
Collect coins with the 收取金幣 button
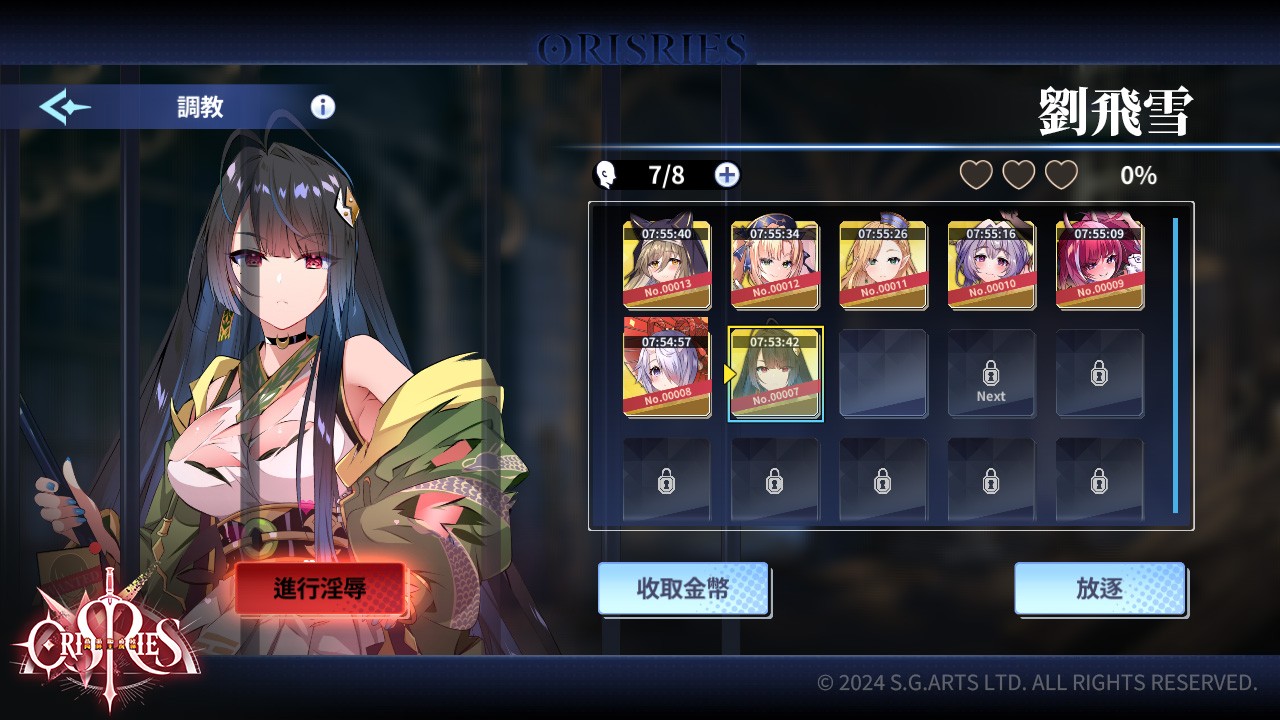683,588
